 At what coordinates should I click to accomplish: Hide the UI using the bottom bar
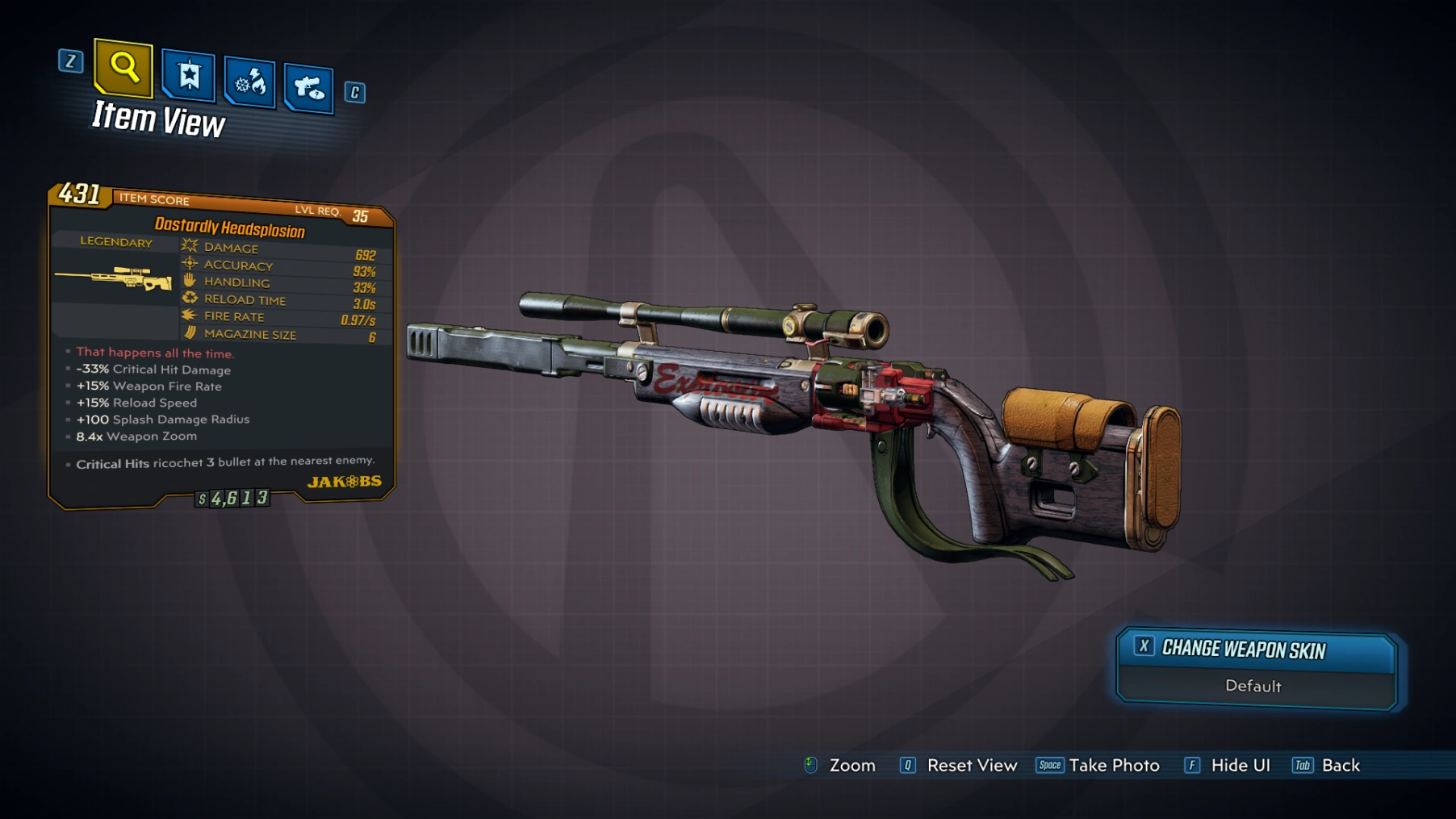tap(1240, 766)
